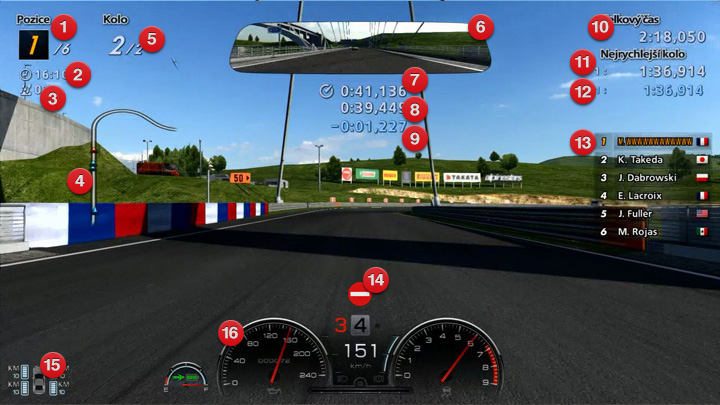Highlight the first-place driver row
Viewport: 720px width, 405px height.
coord(656,142)
